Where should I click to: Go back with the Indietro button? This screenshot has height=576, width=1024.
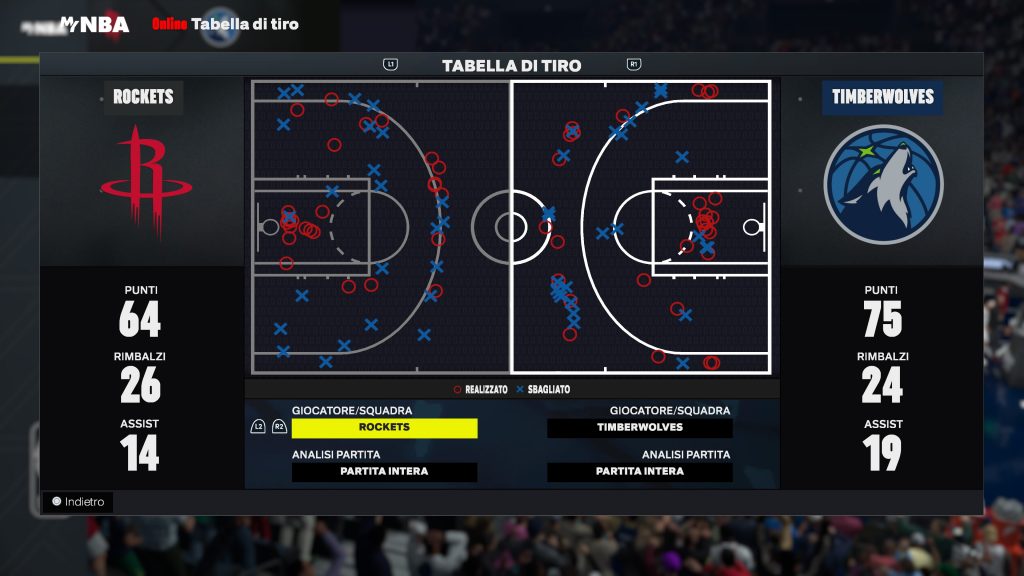point(78,502)
